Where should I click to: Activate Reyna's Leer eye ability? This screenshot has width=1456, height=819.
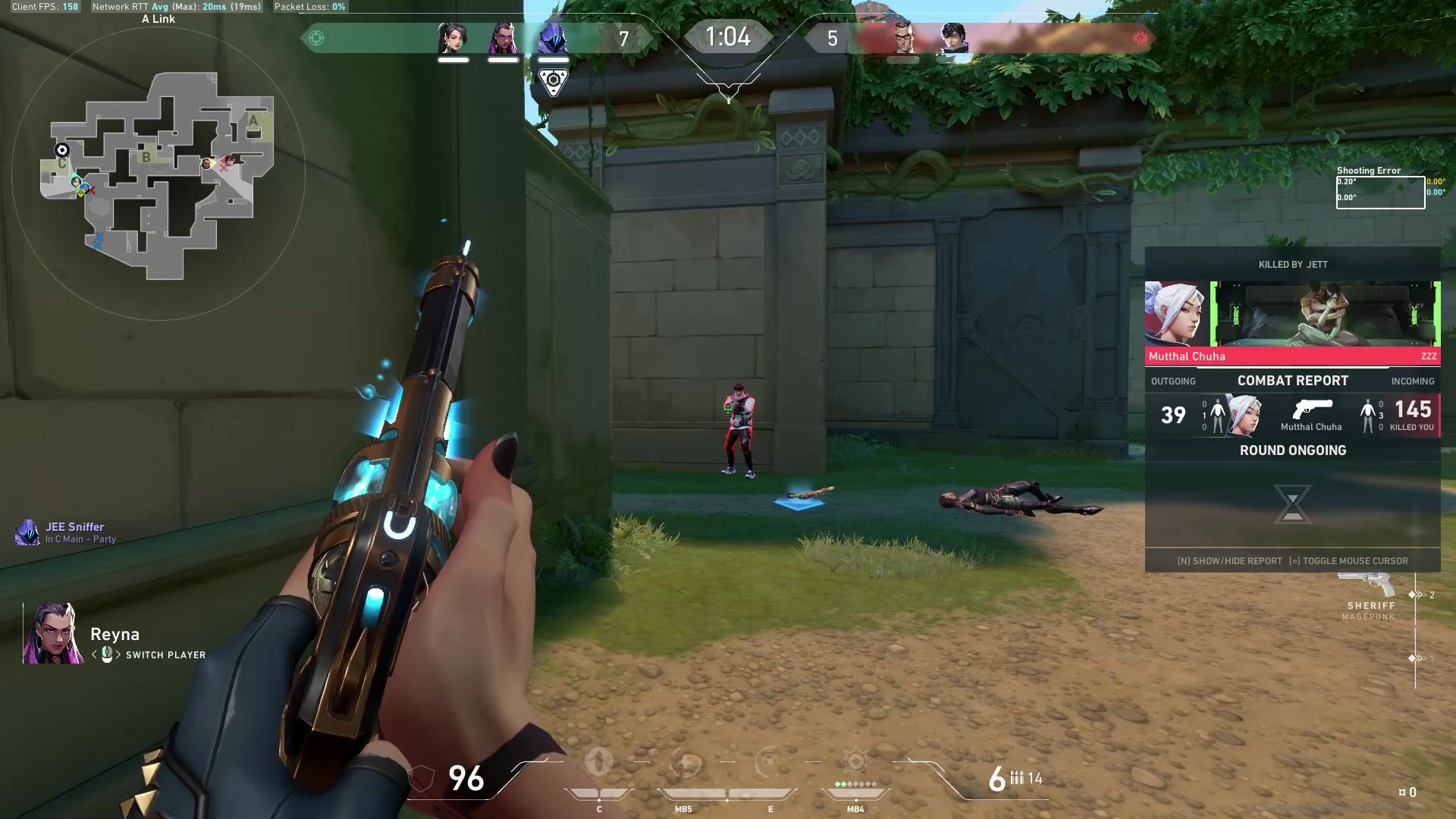tap(599, 762)
